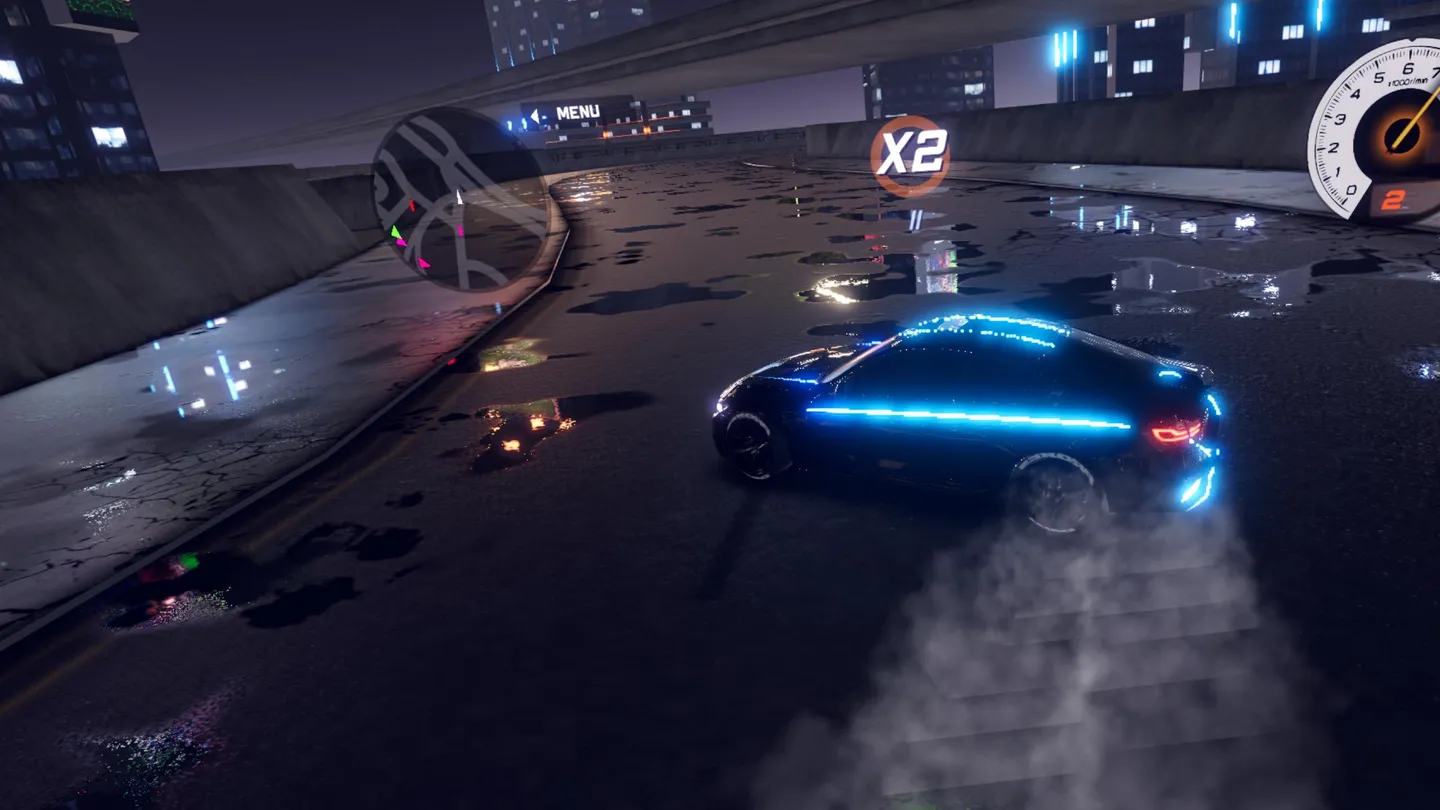Select the magenta racer arrow on minimap

[423, 264]
